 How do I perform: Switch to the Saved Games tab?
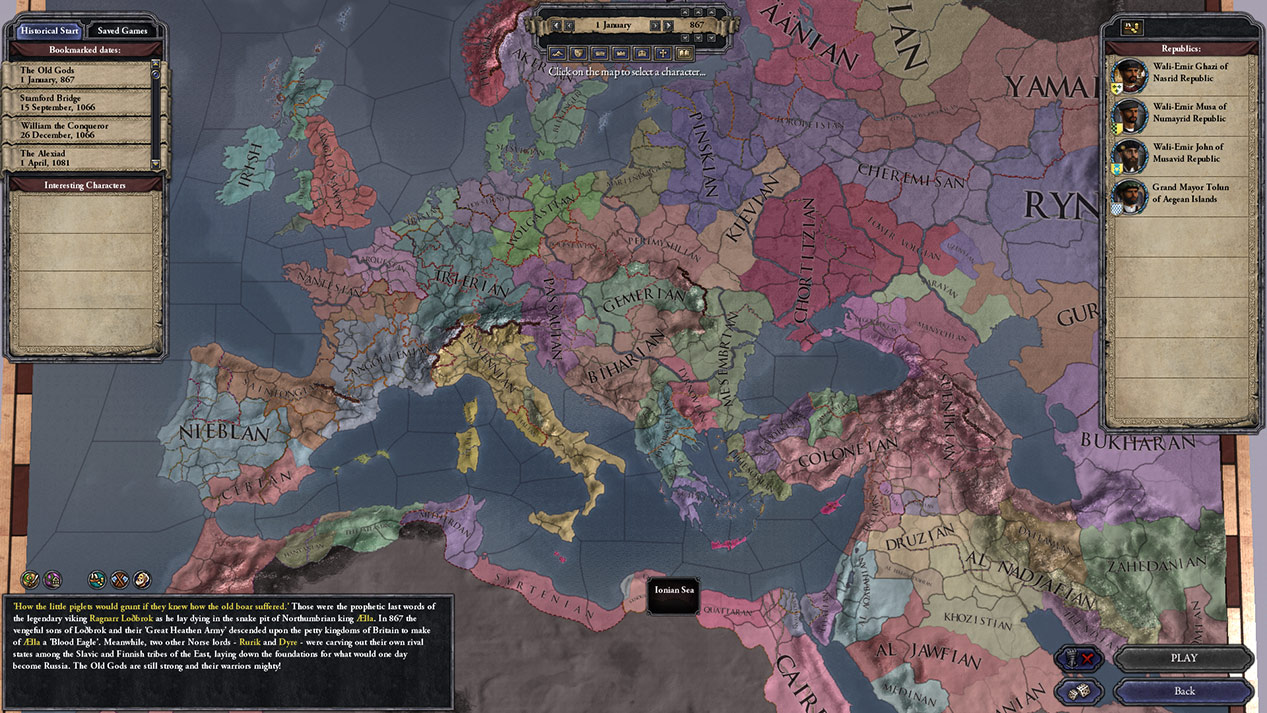point(122,30)
